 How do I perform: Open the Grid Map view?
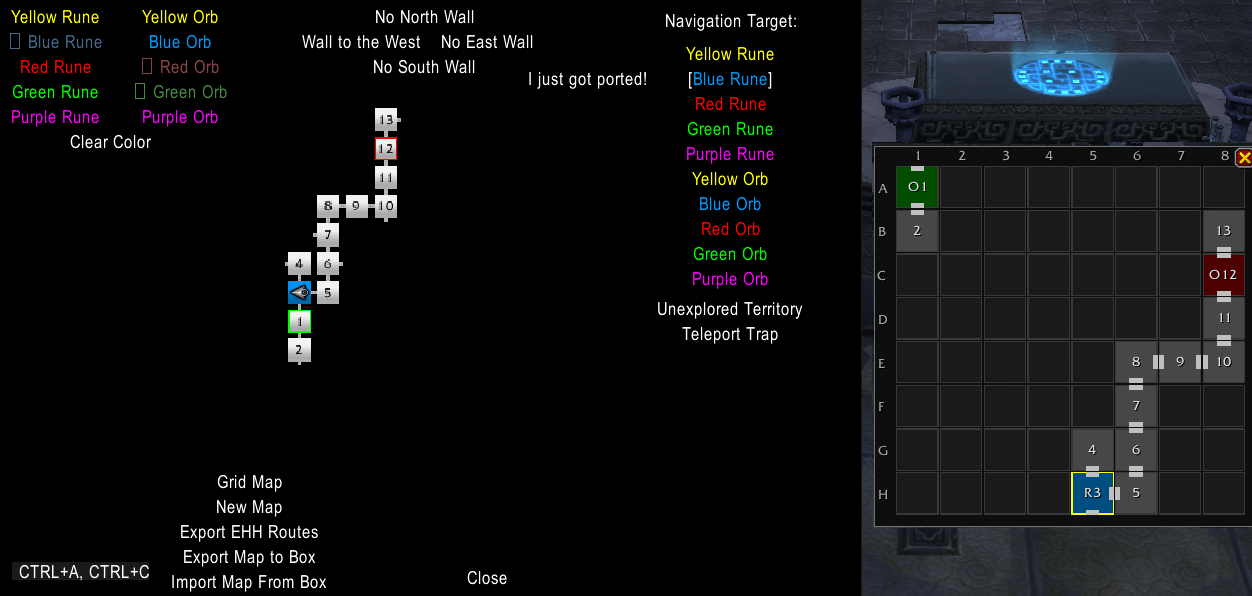click(x=249, y=482)
